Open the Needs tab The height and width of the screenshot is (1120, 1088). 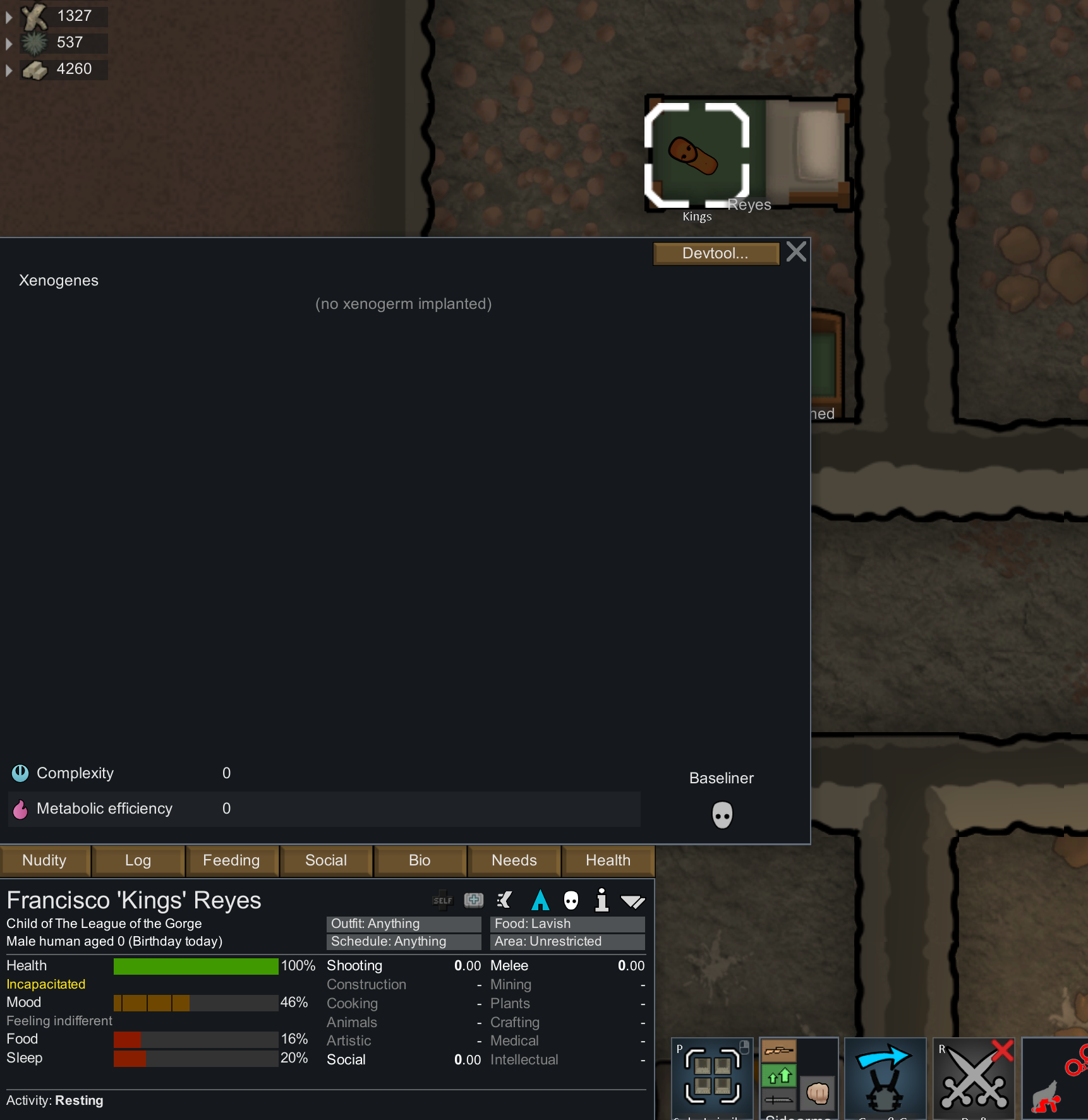(513, 860)
